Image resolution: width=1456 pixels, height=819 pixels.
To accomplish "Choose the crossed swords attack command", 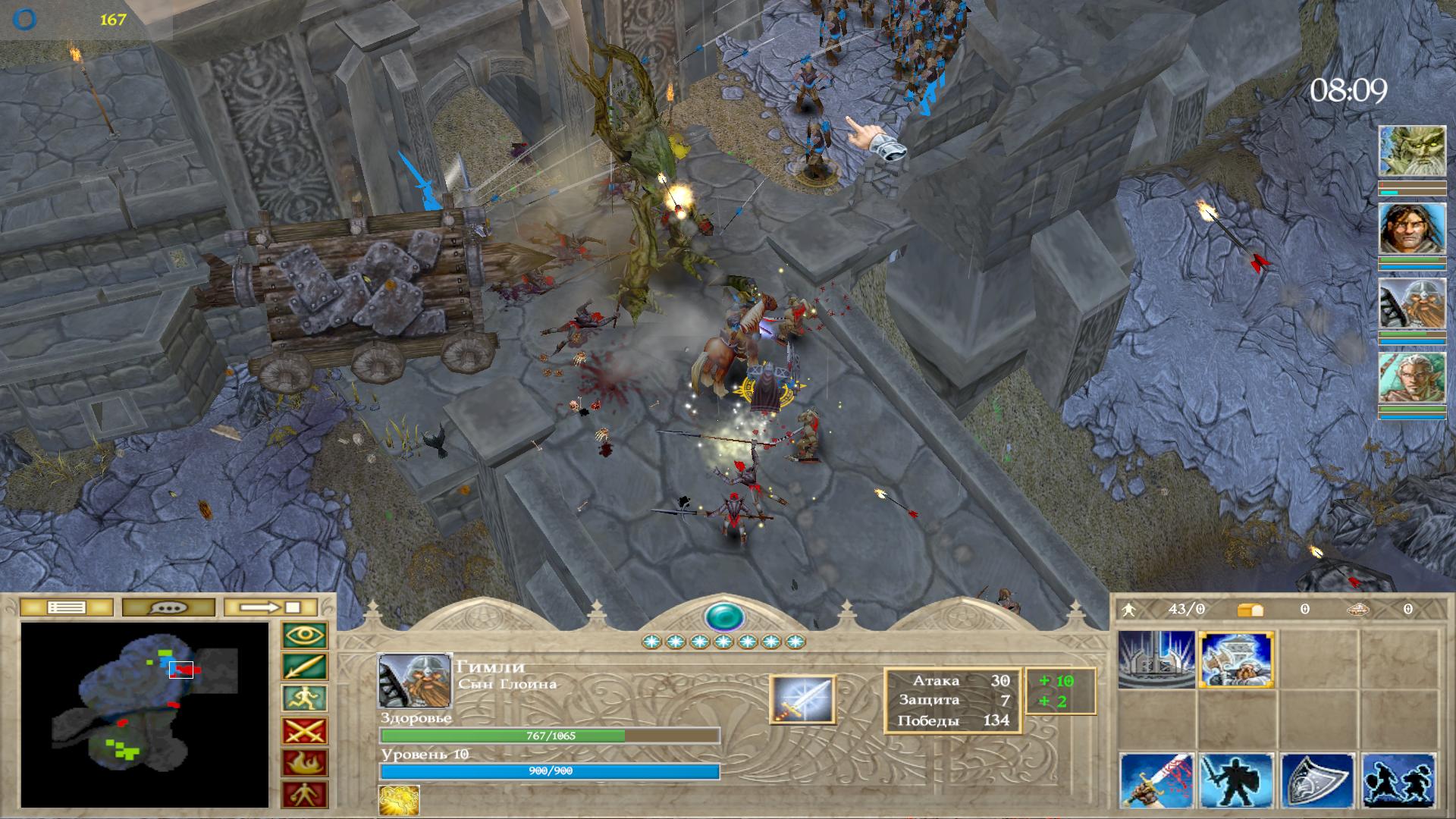I will (x=304, y=731).
